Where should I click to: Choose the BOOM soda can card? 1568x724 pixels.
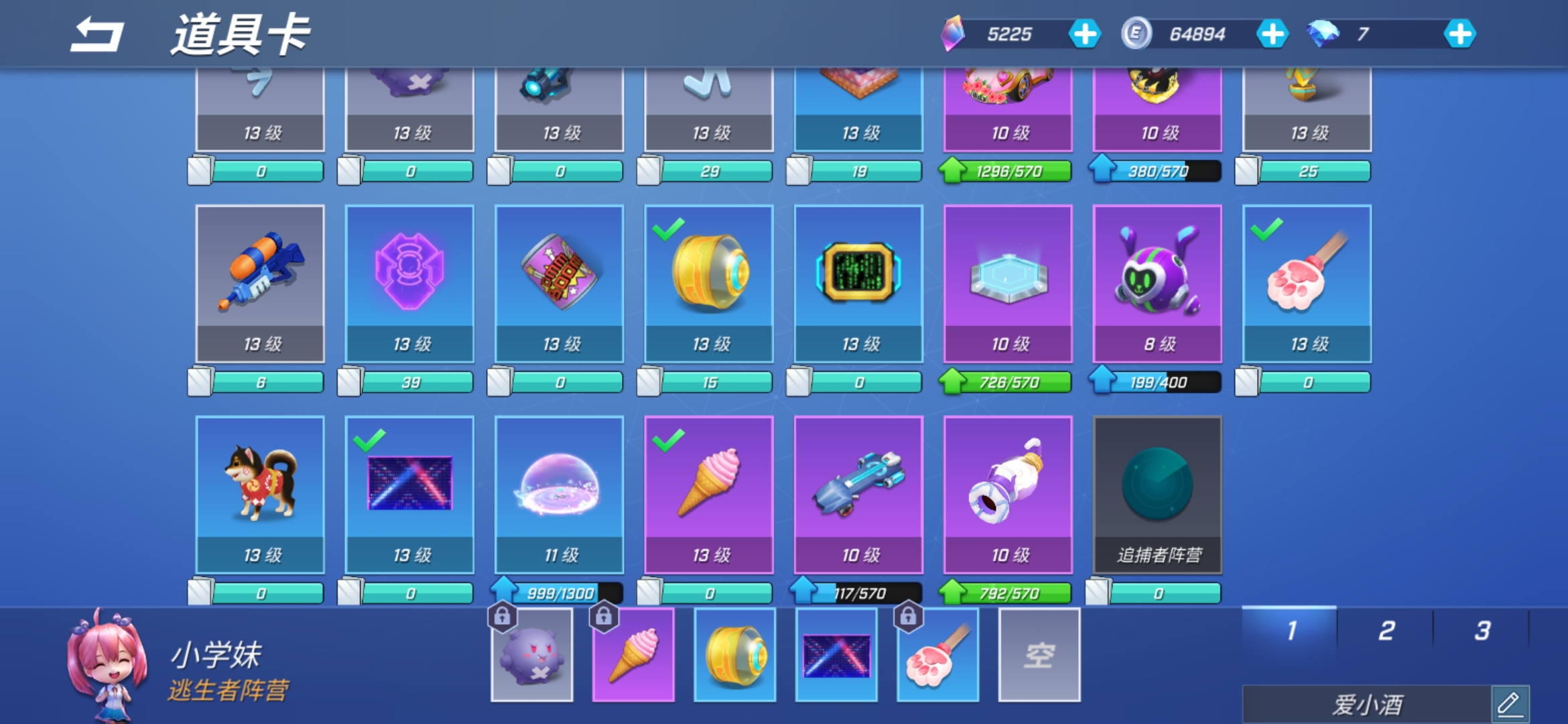tap(560, 283)
